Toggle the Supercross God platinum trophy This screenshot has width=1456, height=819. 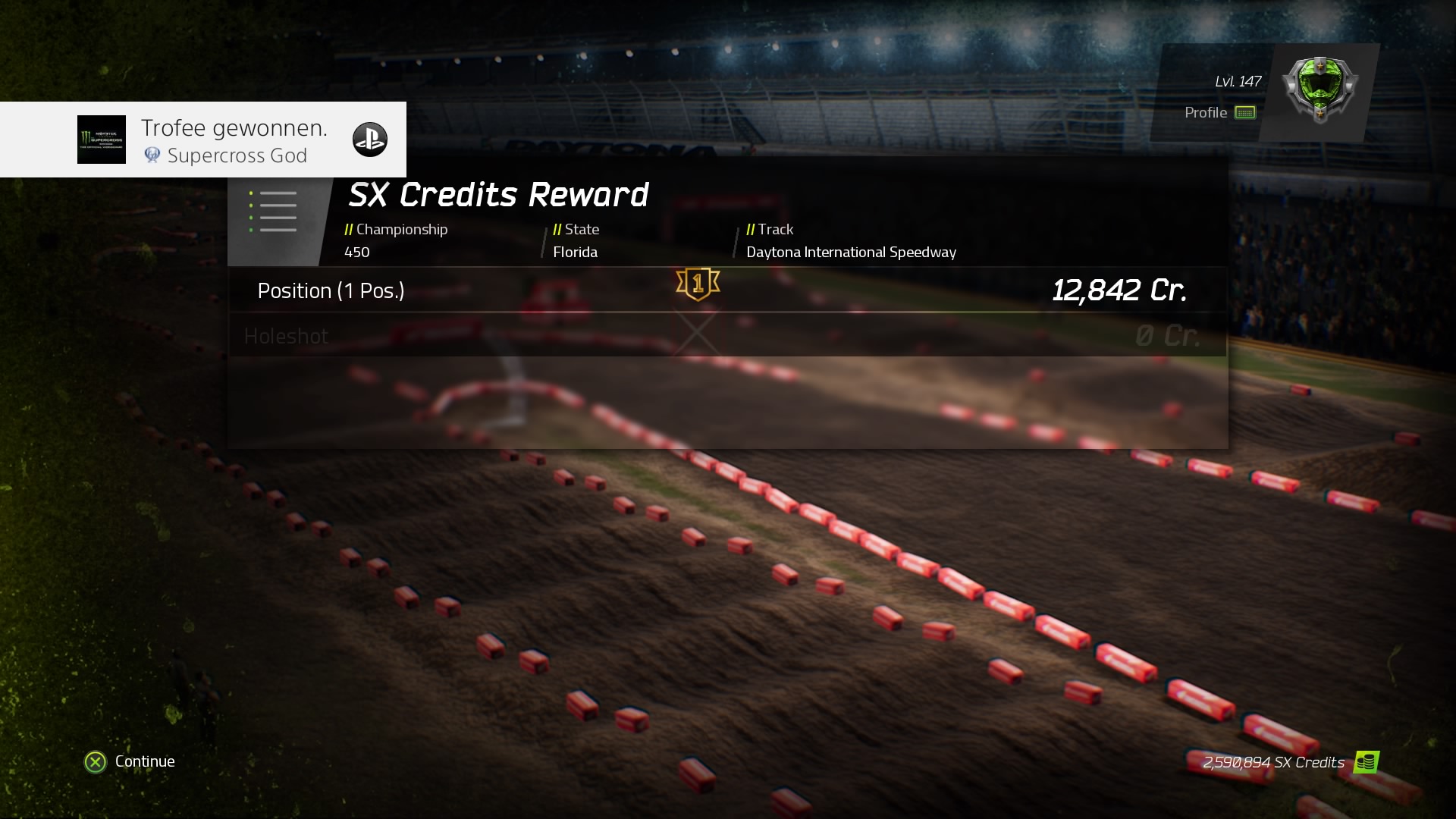[152, 155]
